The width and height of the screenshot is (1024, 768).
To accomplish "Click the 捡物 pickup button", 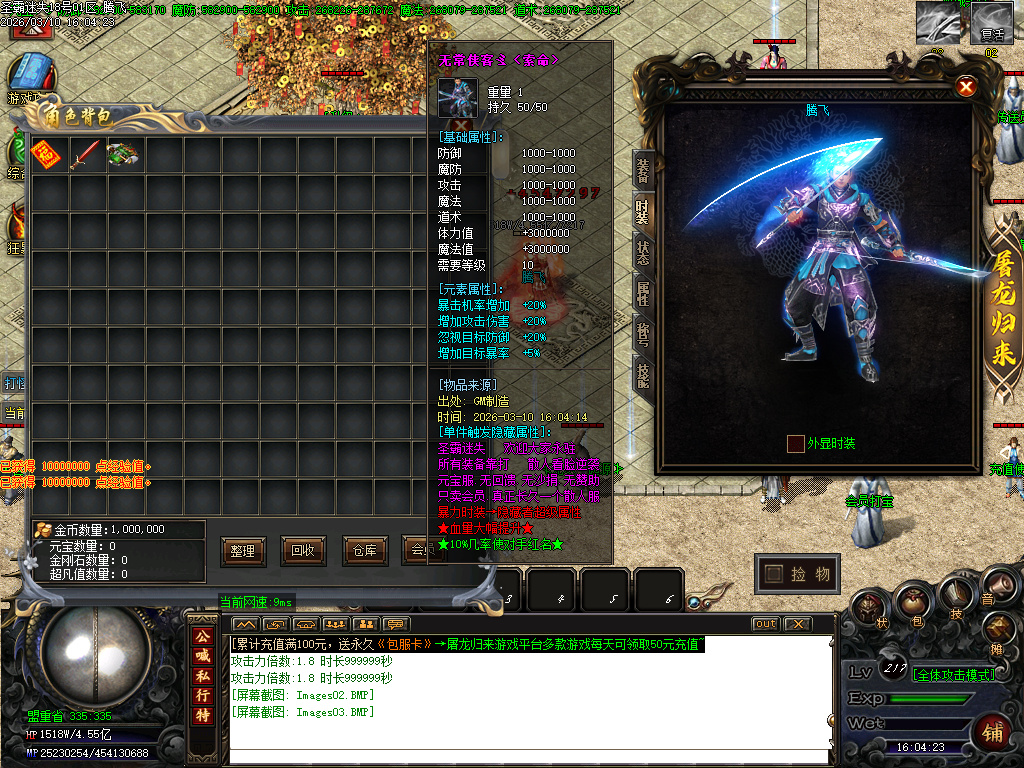I will 797,574.
